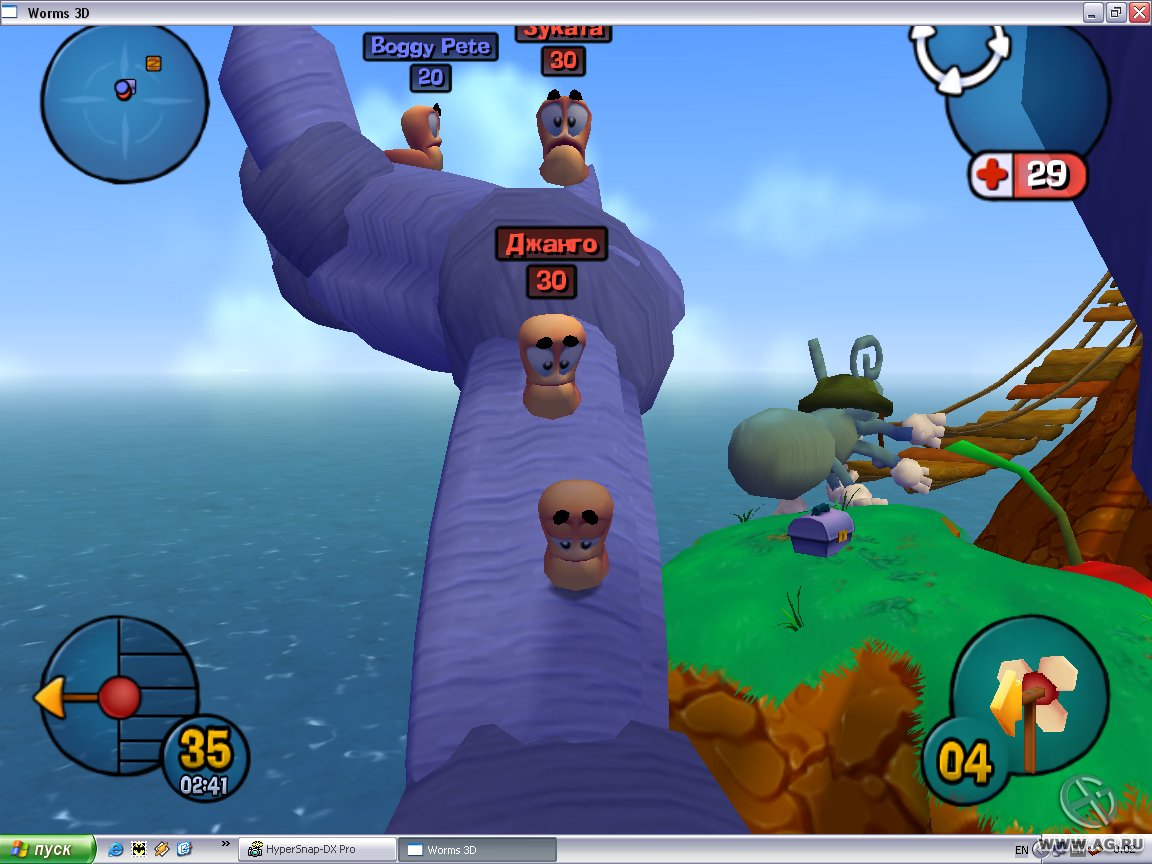Minimize the Worms 3D window
The width and height of the screenshot is (1152, 864).
pos(1094,12)
